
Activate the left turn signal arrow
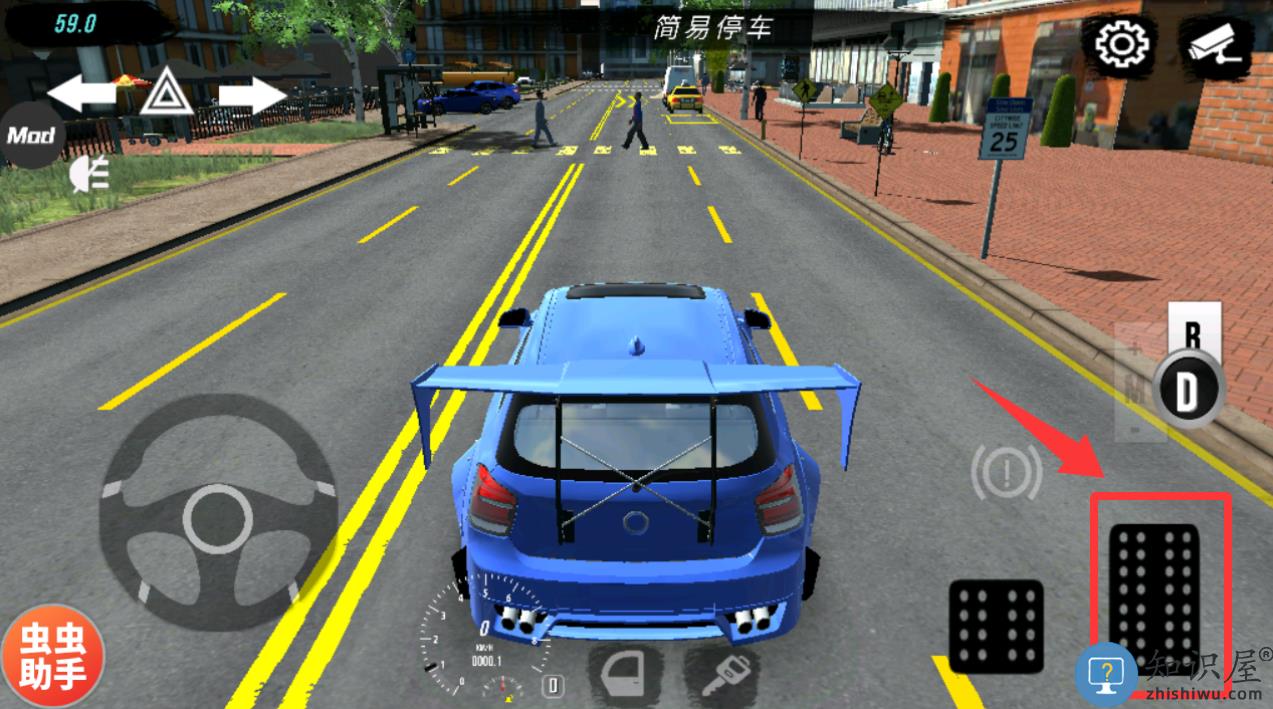point(81,94)
